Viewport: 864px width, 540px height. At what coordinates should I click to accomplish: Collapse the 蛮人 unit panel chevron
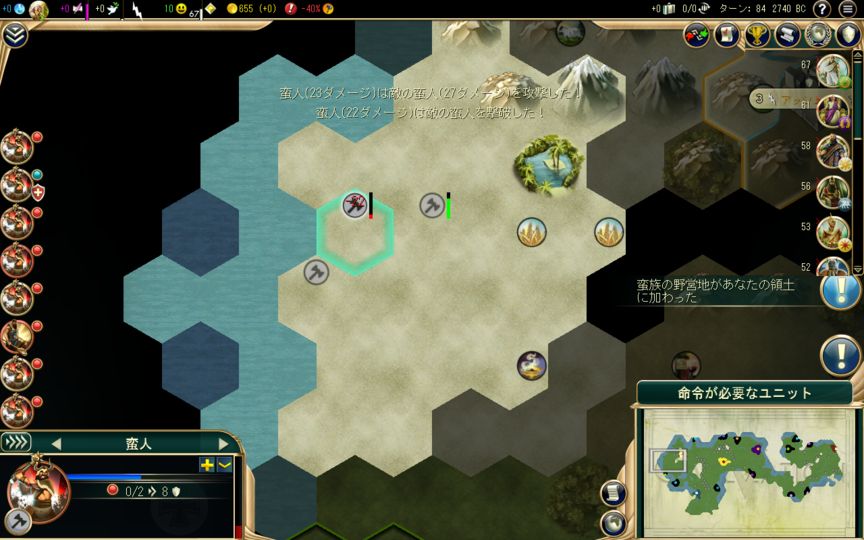click(x=224, y=464)
